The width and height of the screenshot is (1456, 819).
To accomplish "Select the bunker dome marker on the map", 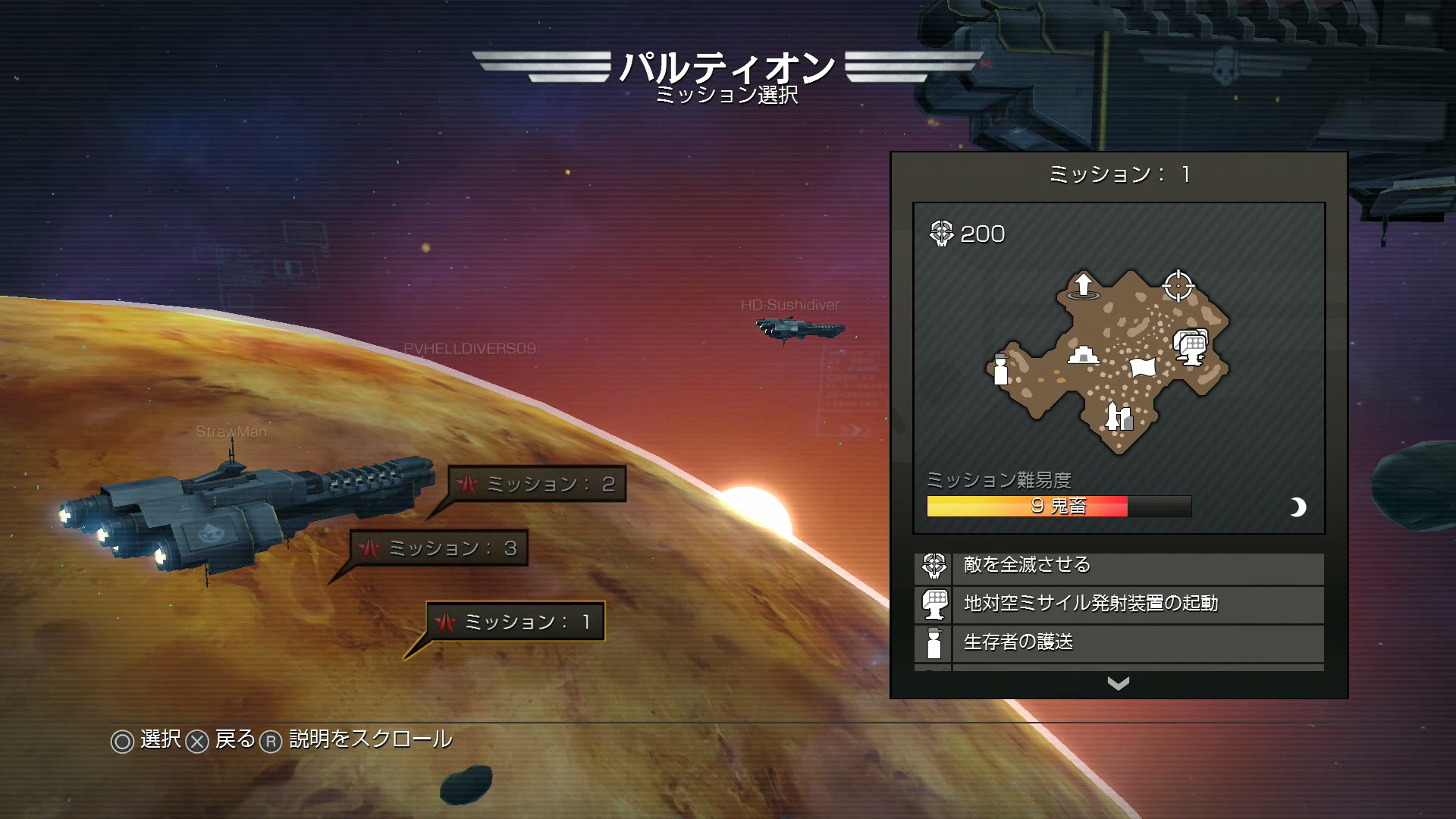I will 1083,354.
